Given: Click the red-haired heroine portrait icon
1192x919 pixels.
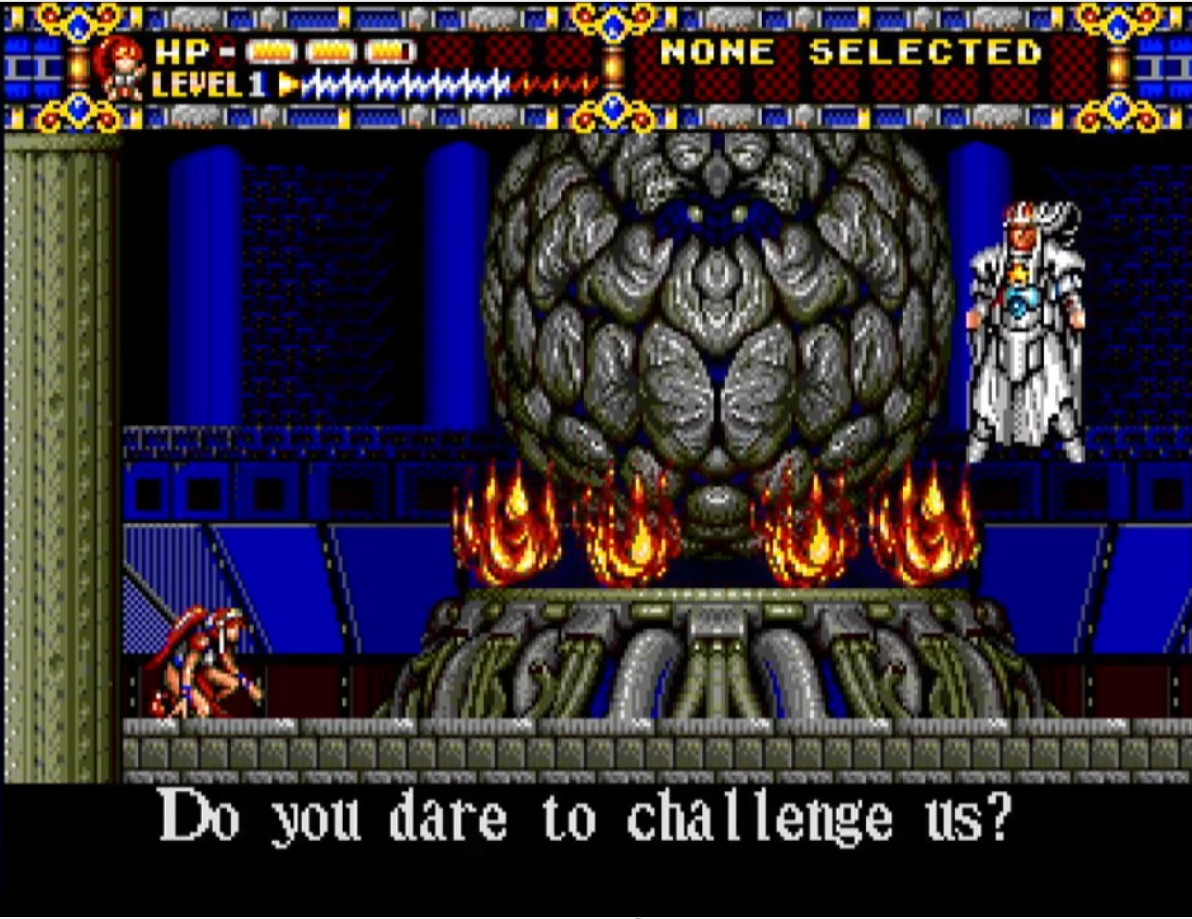Looking at the screenshot, I should 119,67.
